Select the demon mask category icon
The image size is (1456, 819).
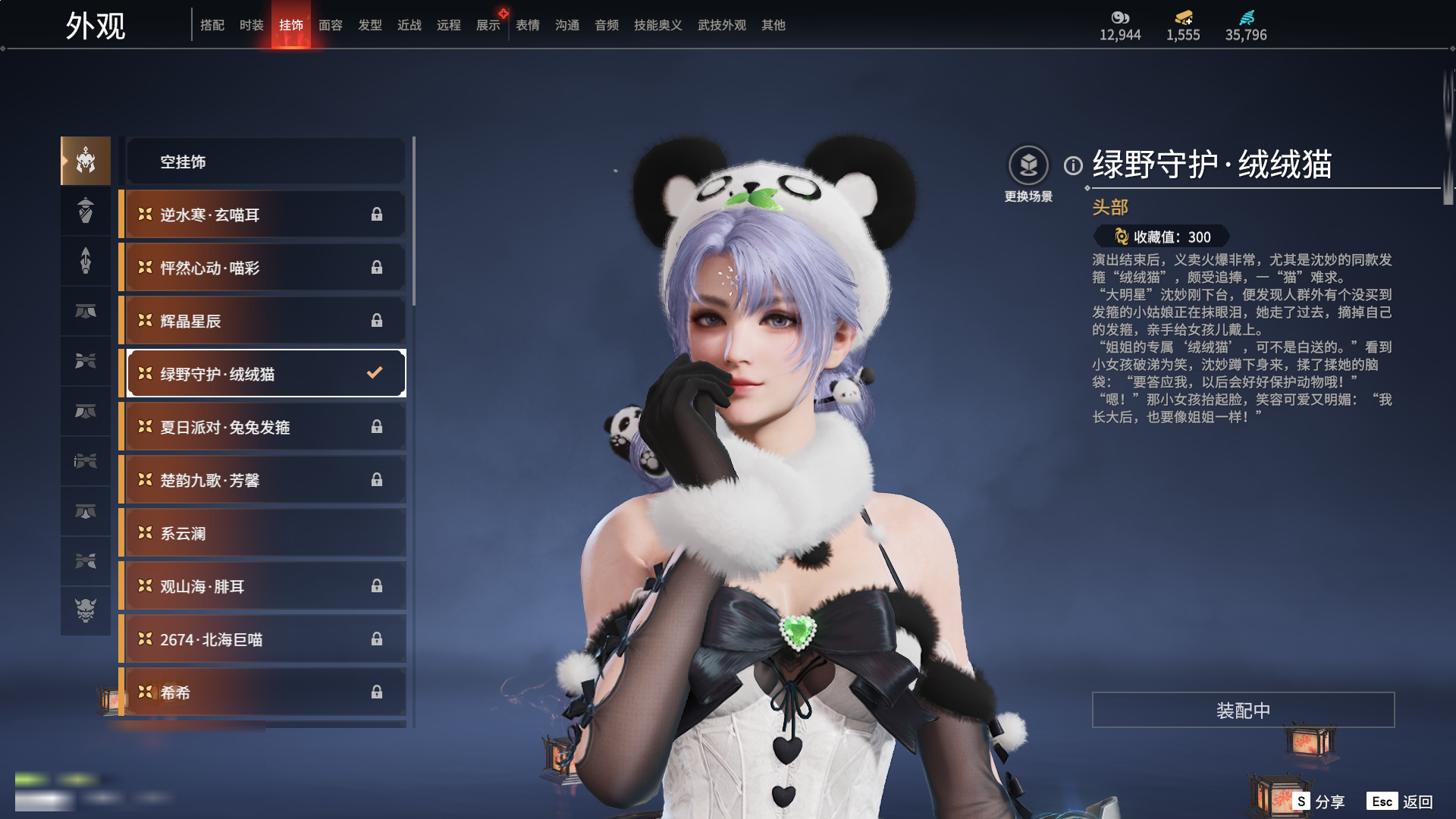(86, 610)
